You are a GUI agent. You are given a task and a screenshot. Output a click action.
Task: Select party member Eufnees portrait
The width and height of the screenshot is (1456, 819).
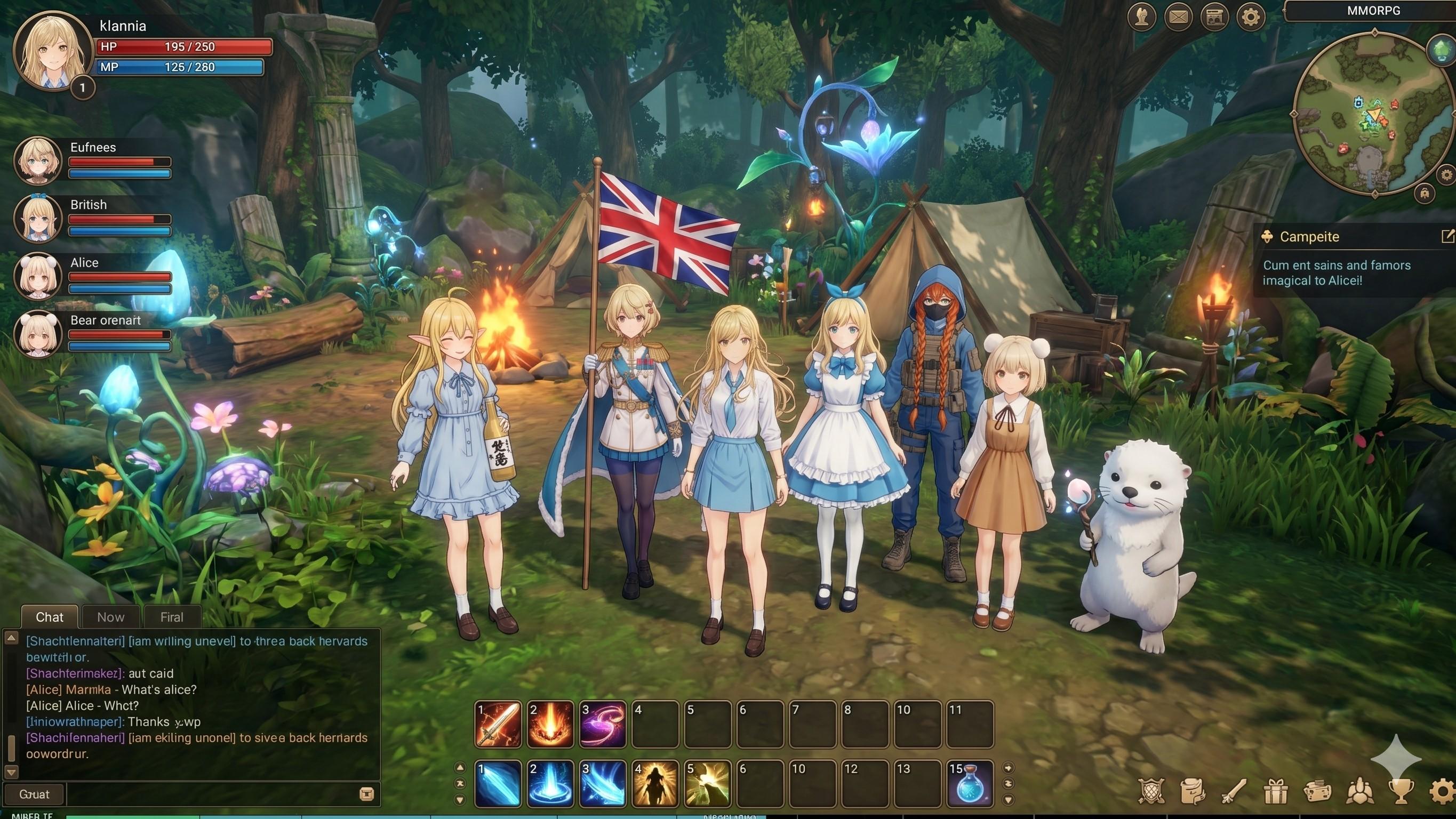38,160
